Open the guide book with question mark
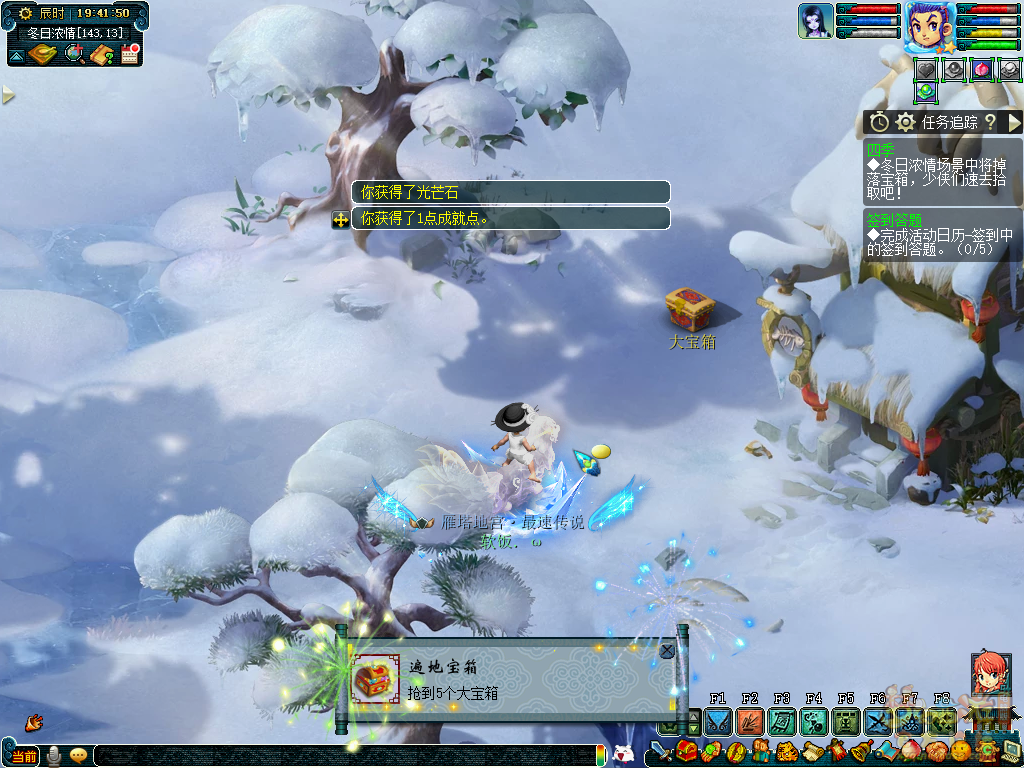The image size is (1024, 768). 102,54
